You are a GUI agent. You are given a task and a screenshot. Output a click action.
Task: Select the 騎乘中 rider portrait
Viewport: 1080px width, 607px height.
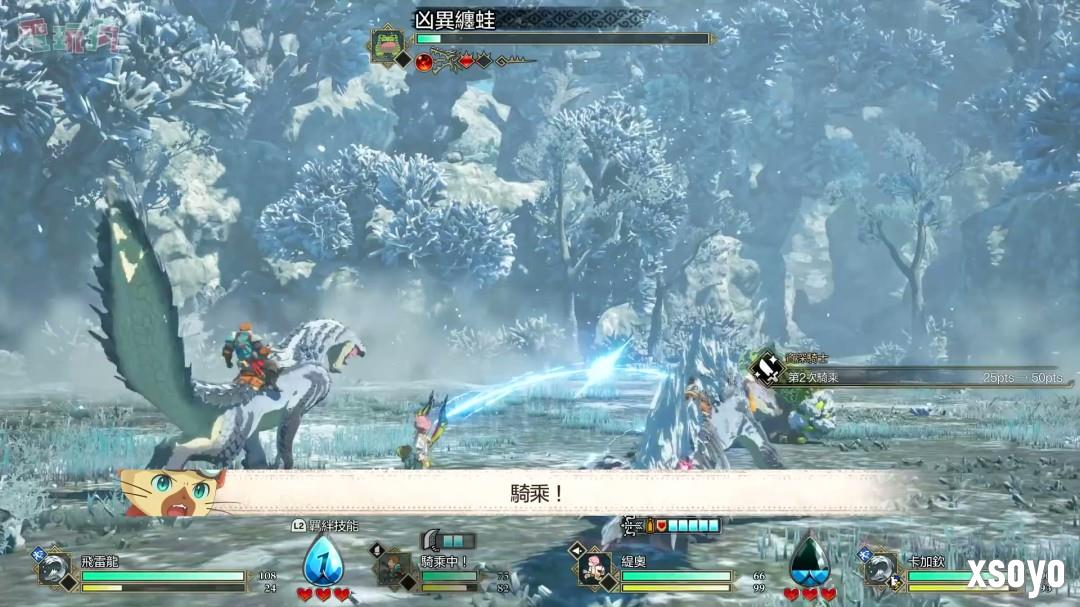tap(393, 569)
